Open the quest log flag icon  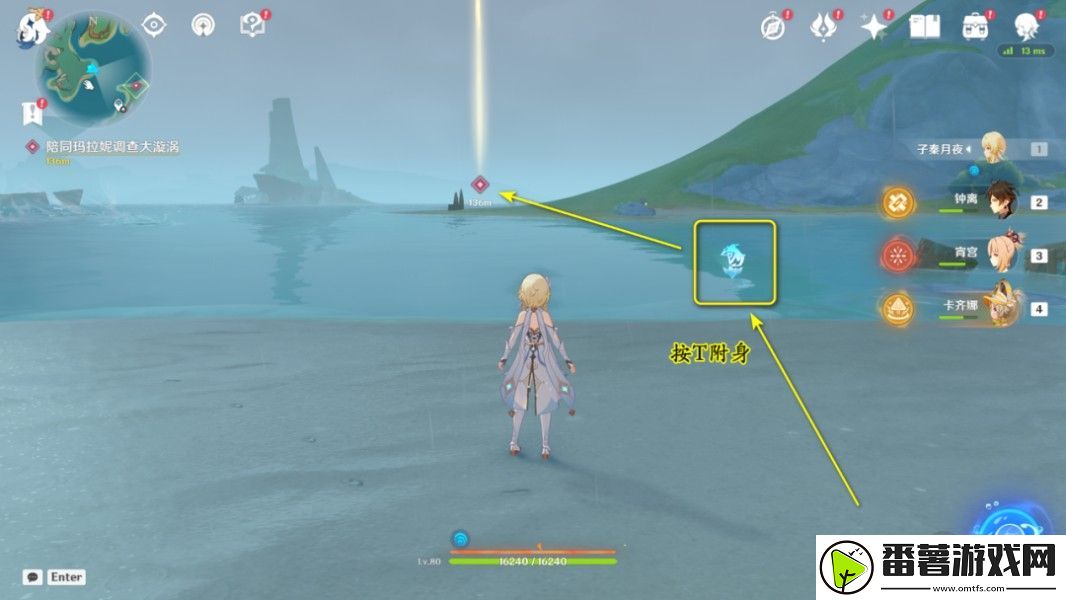tap(33, 110)
